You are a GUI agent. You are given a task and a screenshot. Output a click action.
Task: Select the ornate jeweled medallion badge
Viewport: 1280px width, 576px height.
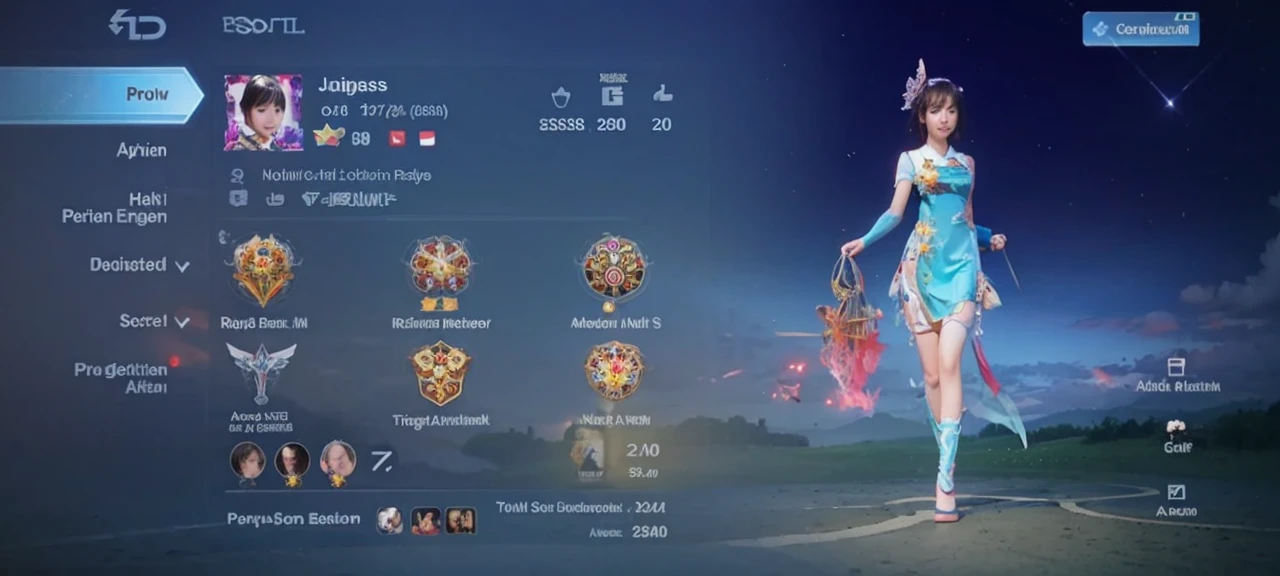[x=614, y=370]
